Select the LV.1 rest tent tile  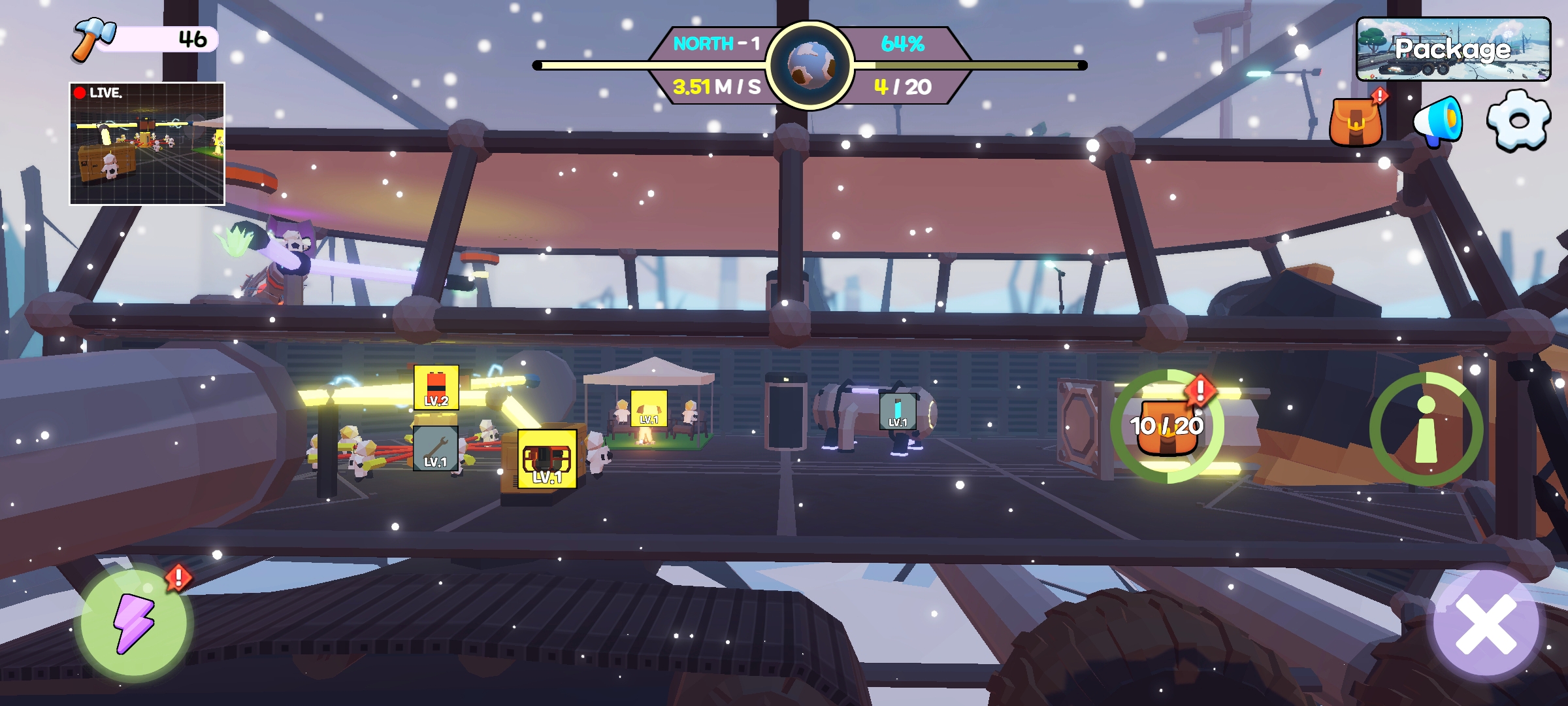click(649, 409)
